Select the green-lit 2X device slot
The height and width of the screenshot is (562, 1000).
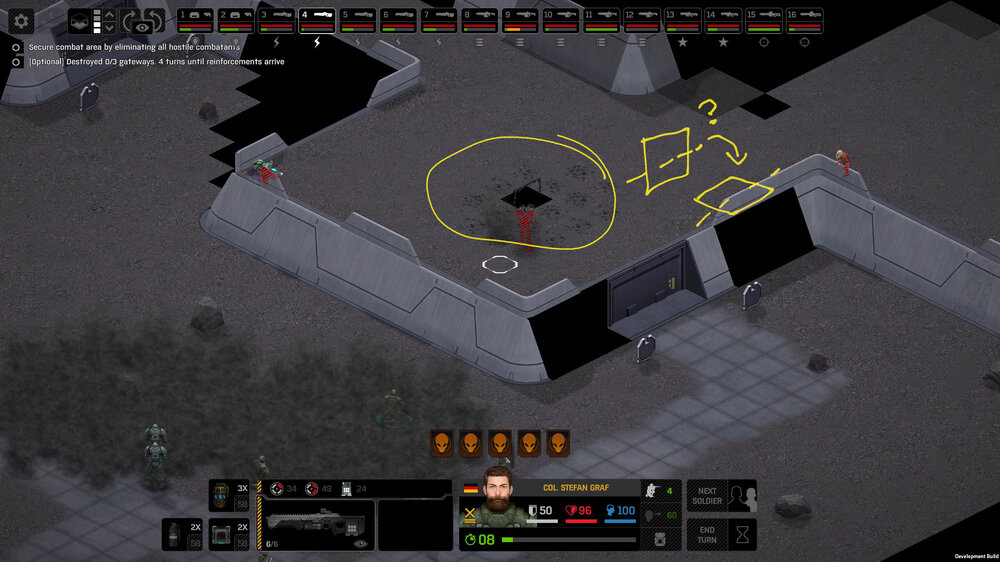230,534
